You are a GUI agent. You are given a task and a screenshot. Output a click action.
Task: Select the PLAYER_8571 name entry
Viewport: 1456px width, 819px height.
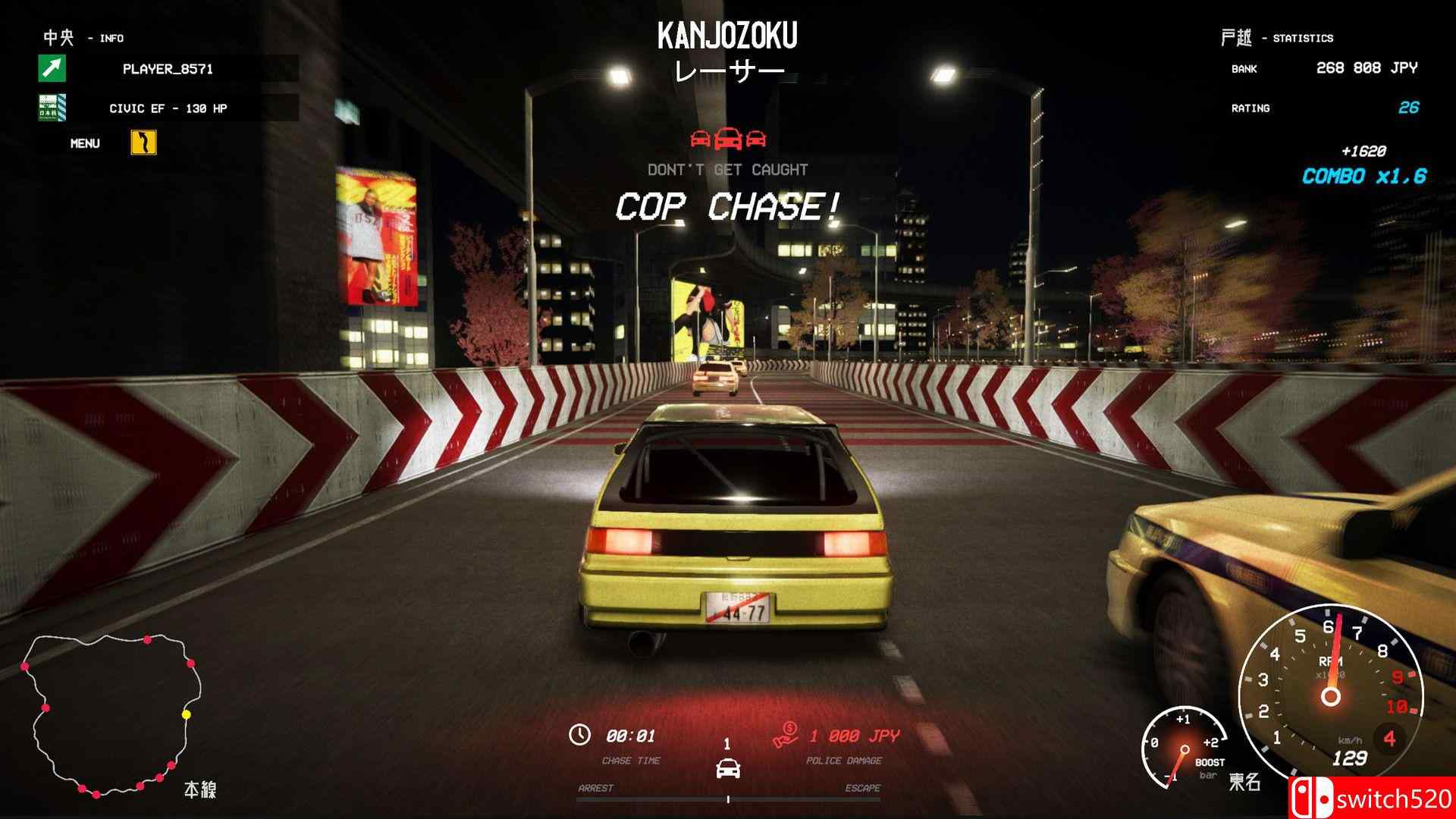click(170, 71)
